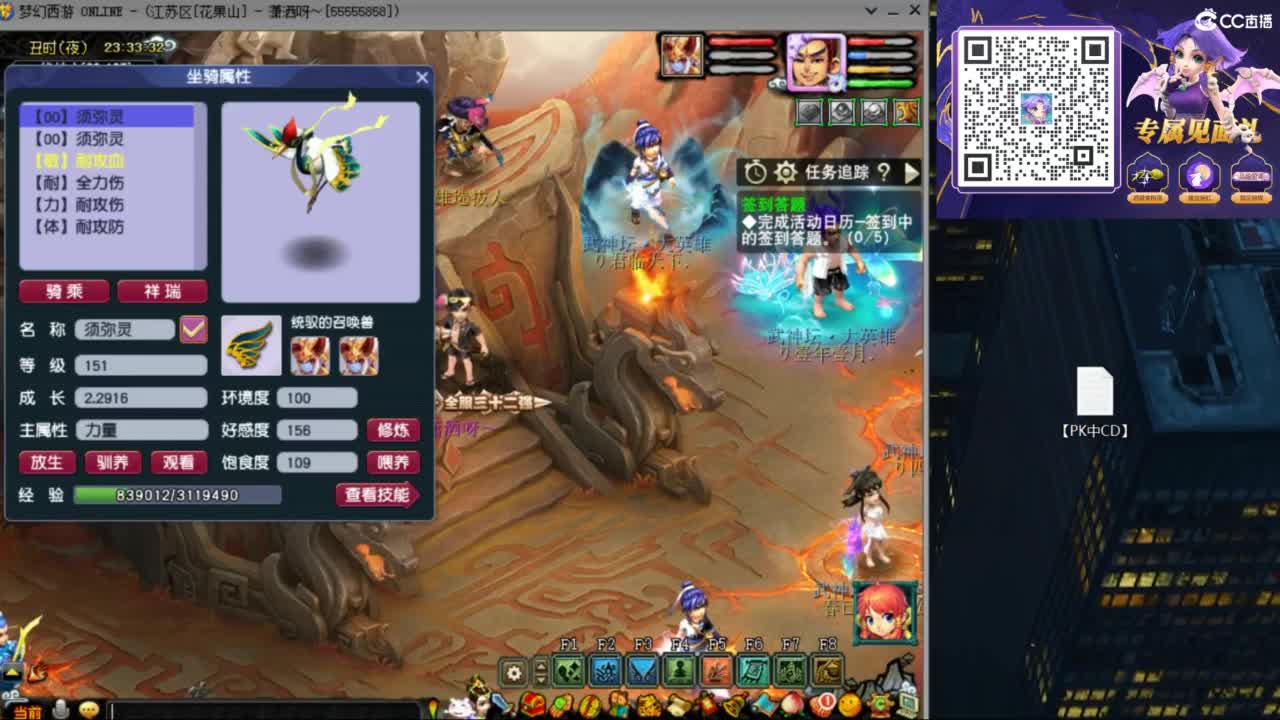This screenshot has width=1280, height=720.
Task: Click the treasure chest icon in the bottom item bar
Action: tap(532, 703)
